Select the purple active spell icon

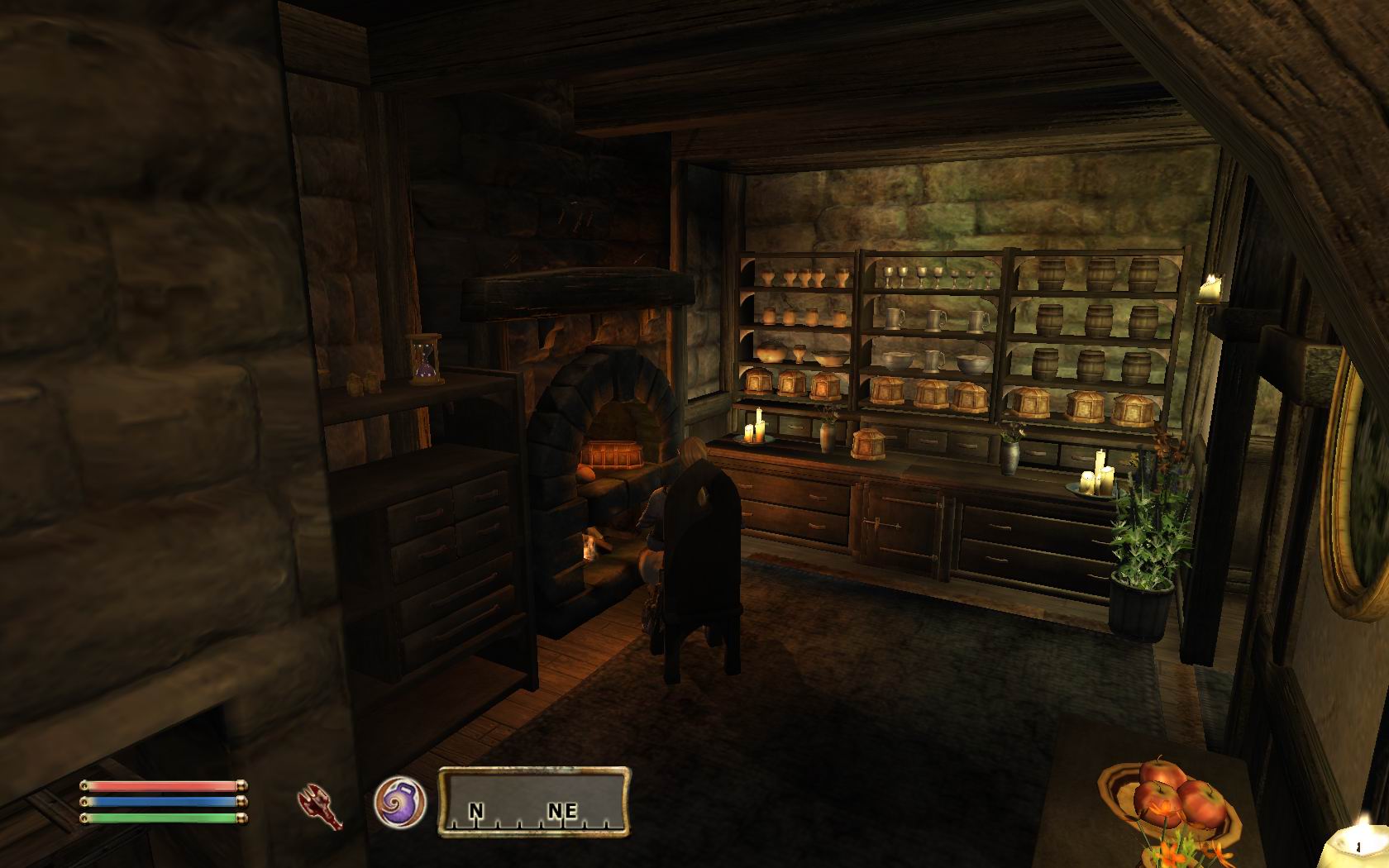[400, 804]
